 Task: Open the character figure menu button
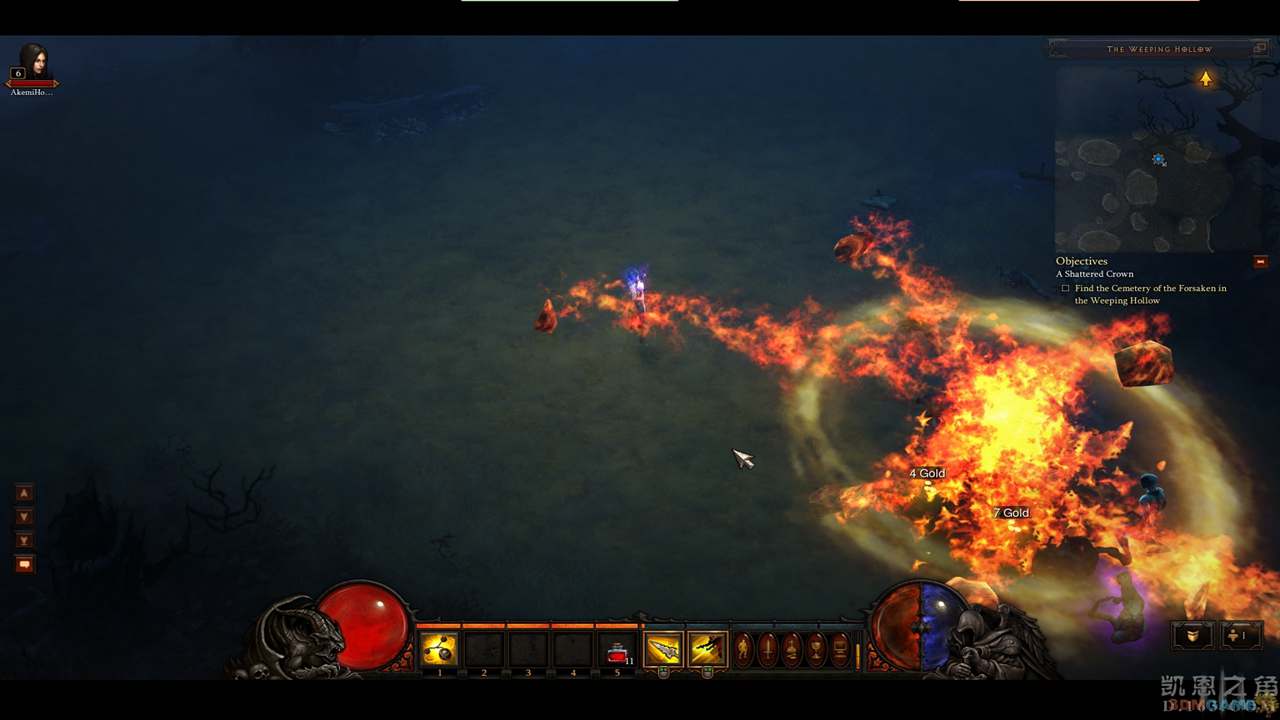point(744,649)
